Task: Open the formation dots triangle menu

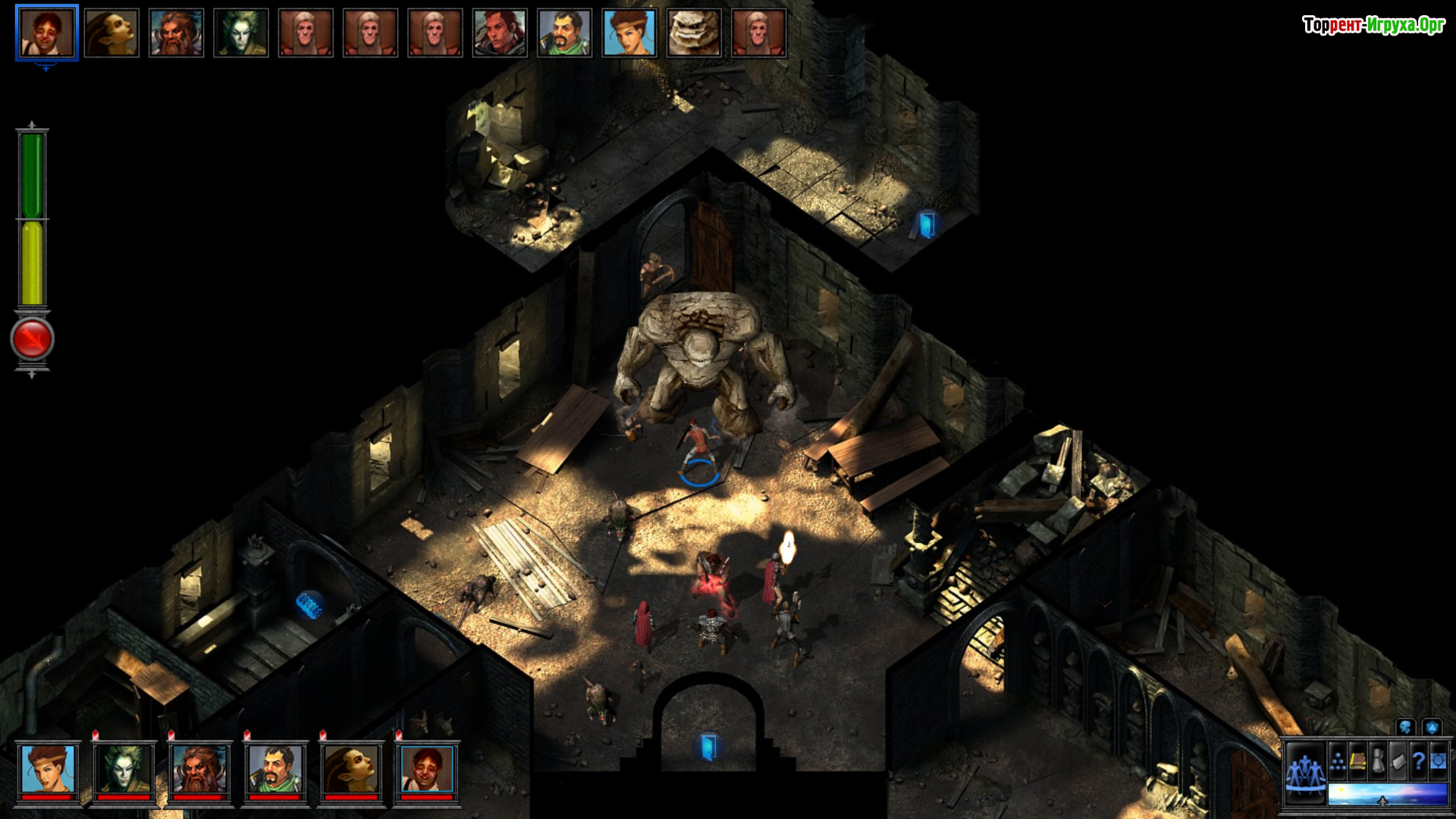Action: pyautogui.click(x=1338, y=761)
